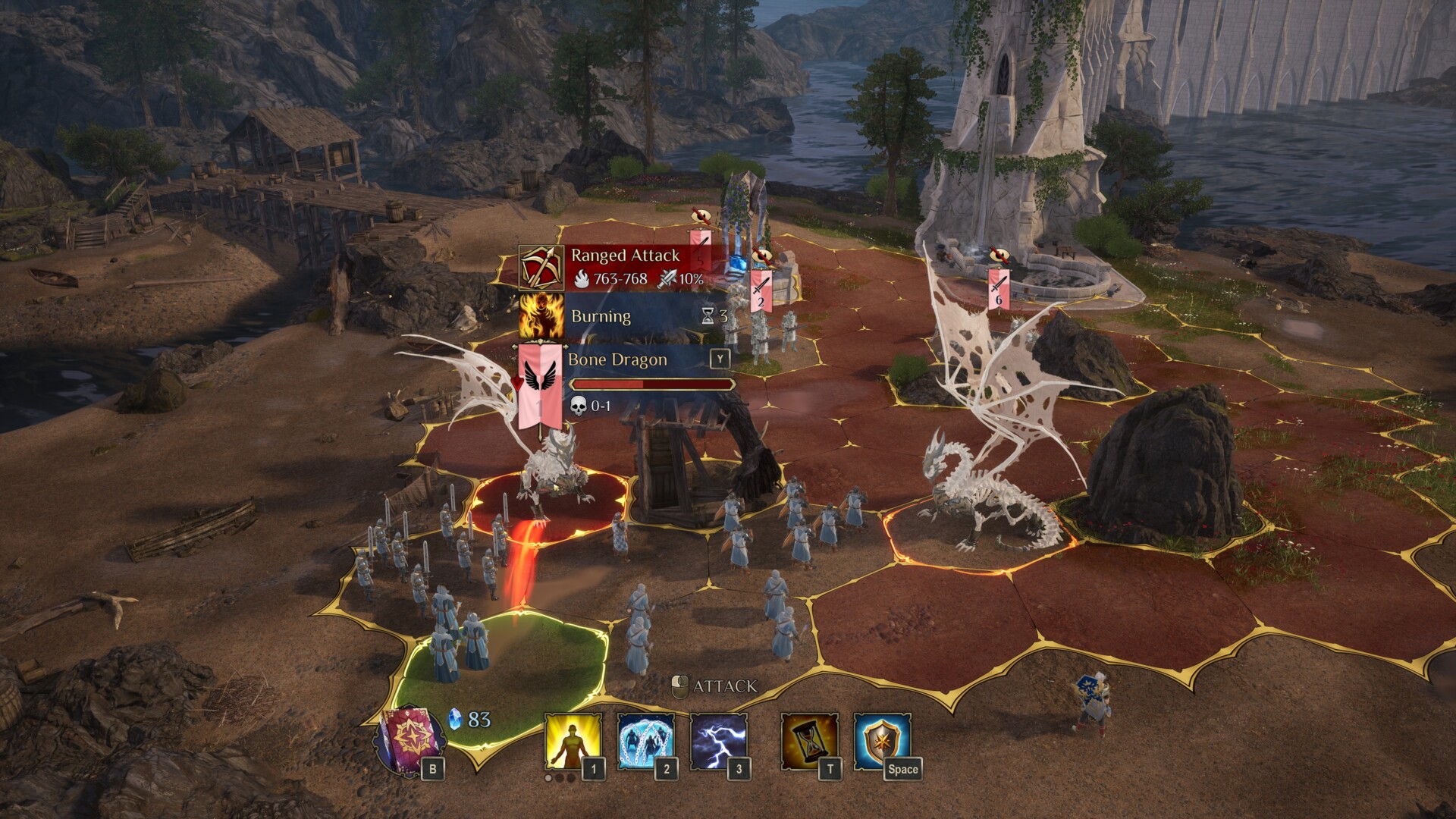Open the spellbook

(x=412, y=740)
